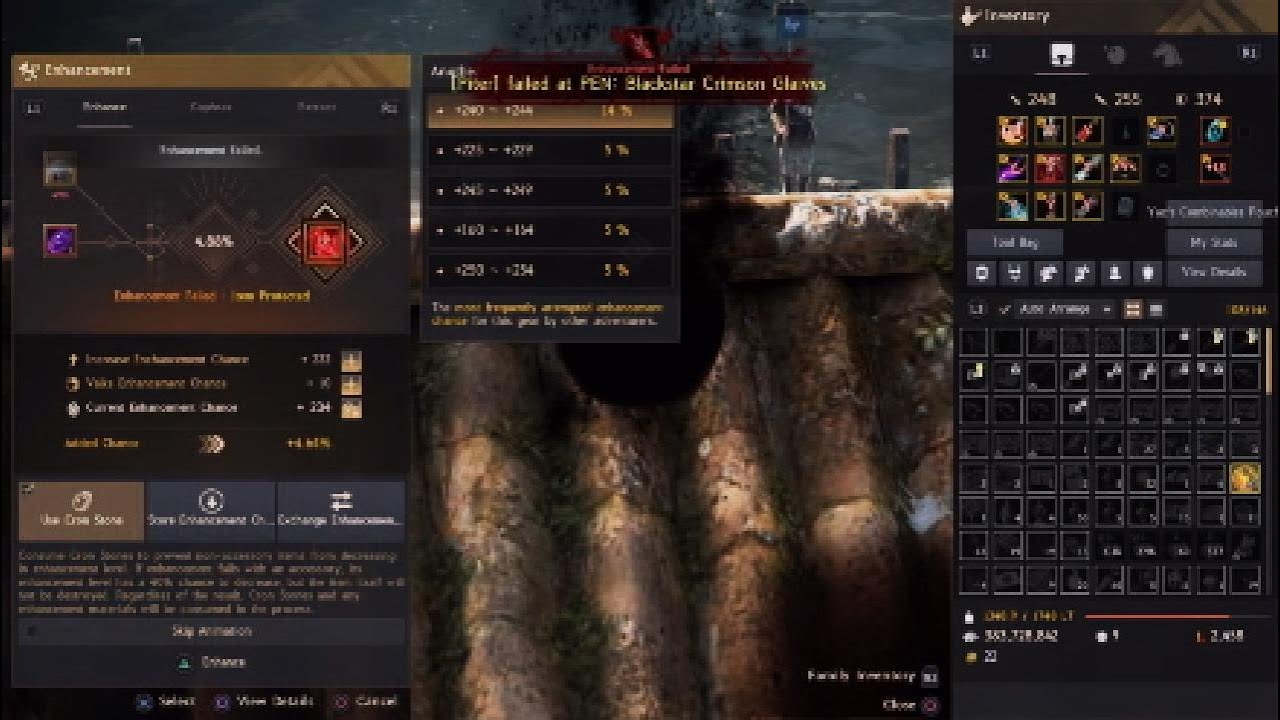Select the Use Cron Stone option
The width and height of the screenshot is (1280, 720).
(x=82, y=510)
